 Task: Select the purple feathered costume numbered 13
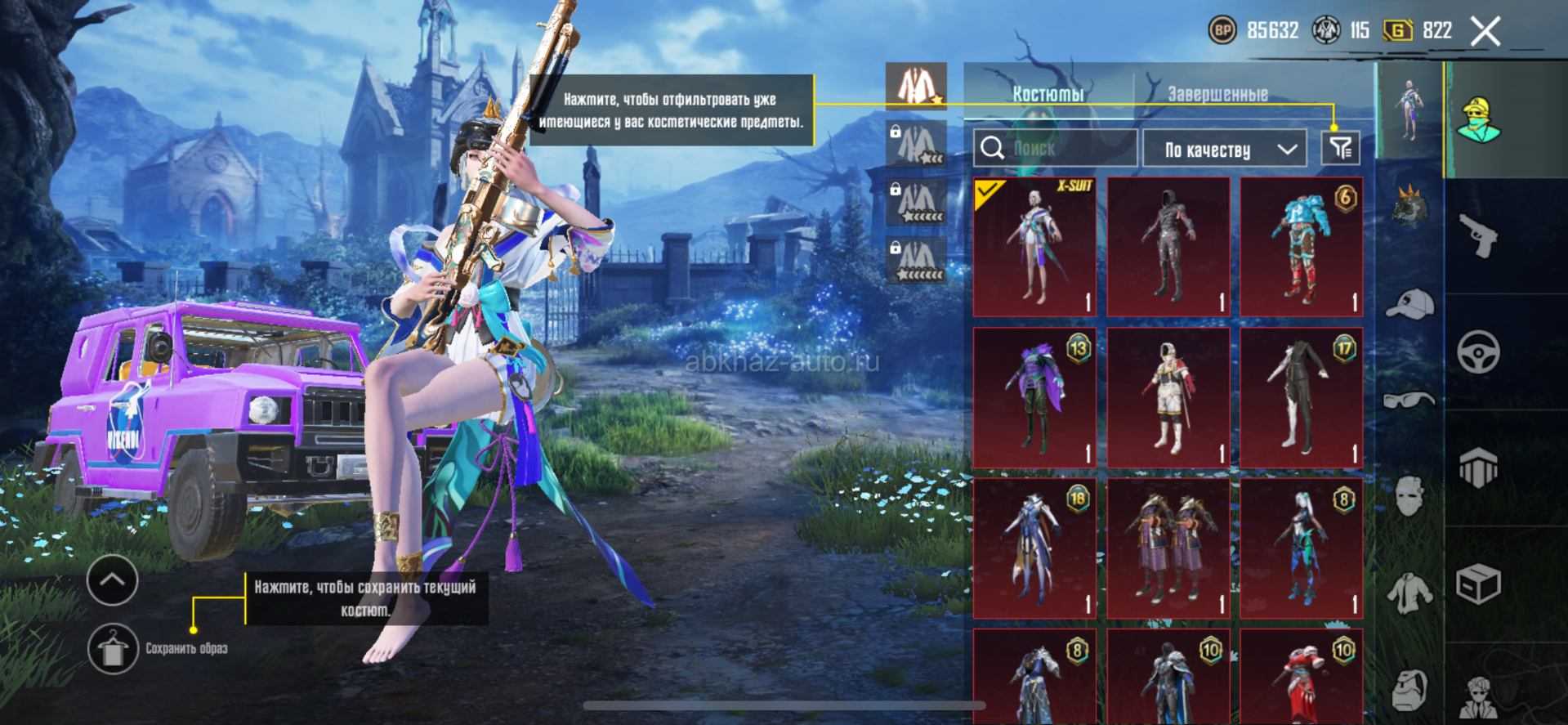click(x=1034, y=397)
